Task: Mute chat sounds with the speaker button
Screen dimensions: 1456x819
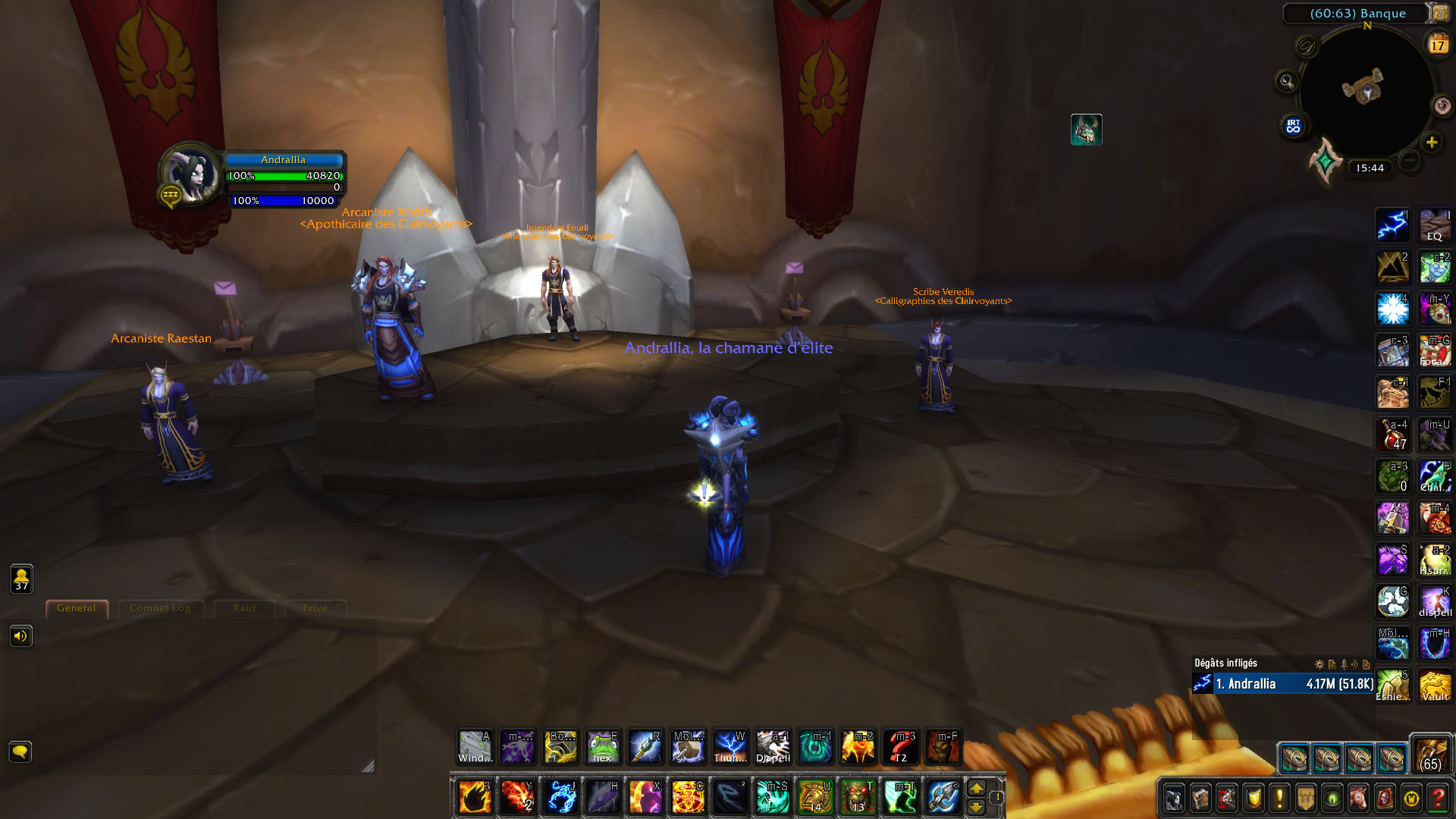Action: coord(22,636)
